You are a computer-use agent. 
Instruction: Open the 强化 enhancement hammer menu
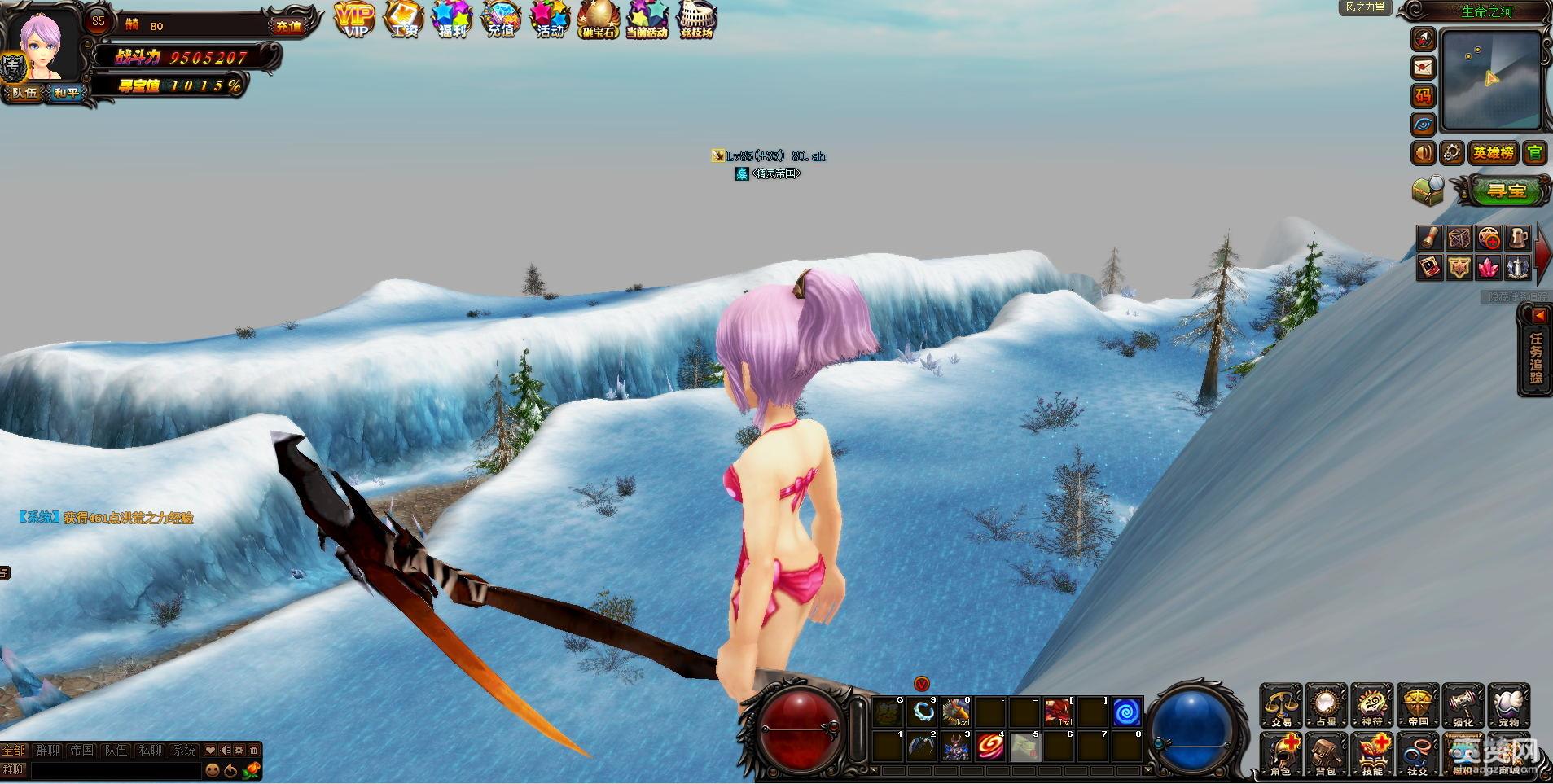[1463, 706]
